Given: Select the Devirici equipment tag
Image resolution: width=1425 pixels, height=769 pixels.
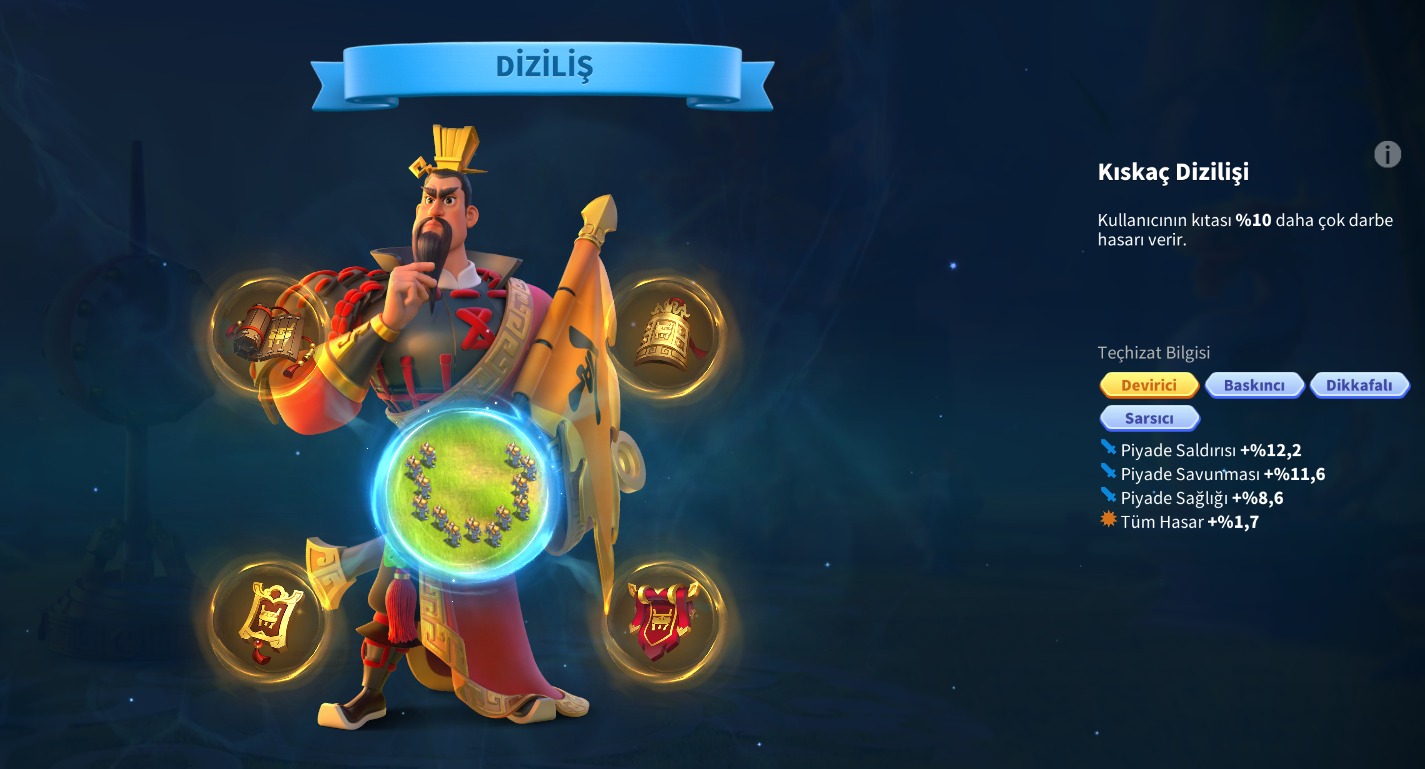Looking at the screenshot, I should 1149,385.
